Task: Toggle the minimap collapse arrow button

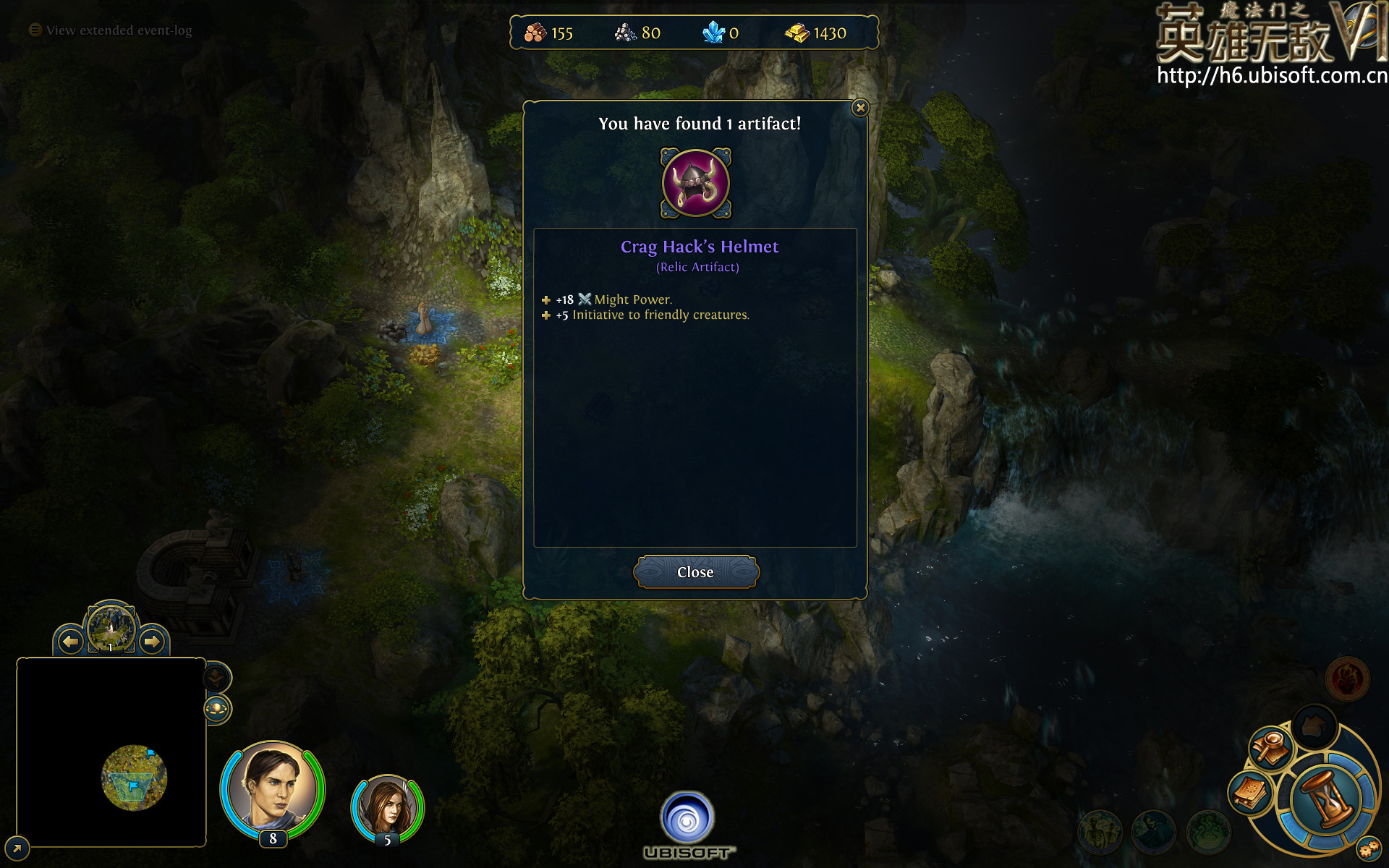Action: tap(17, 847)
